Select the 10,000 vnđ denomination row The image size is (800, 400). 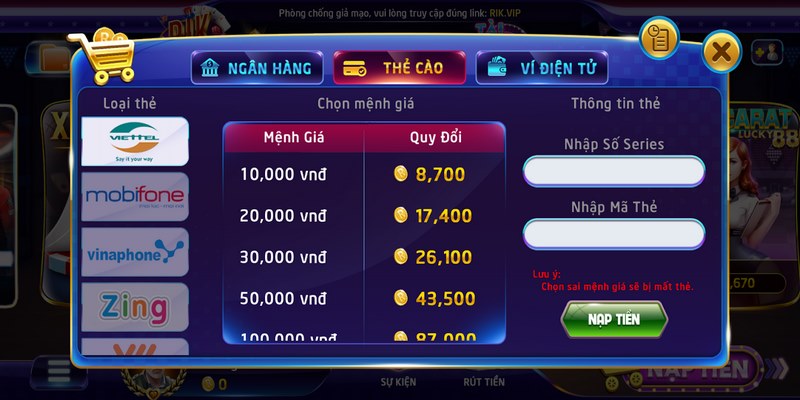coord(364,174)
